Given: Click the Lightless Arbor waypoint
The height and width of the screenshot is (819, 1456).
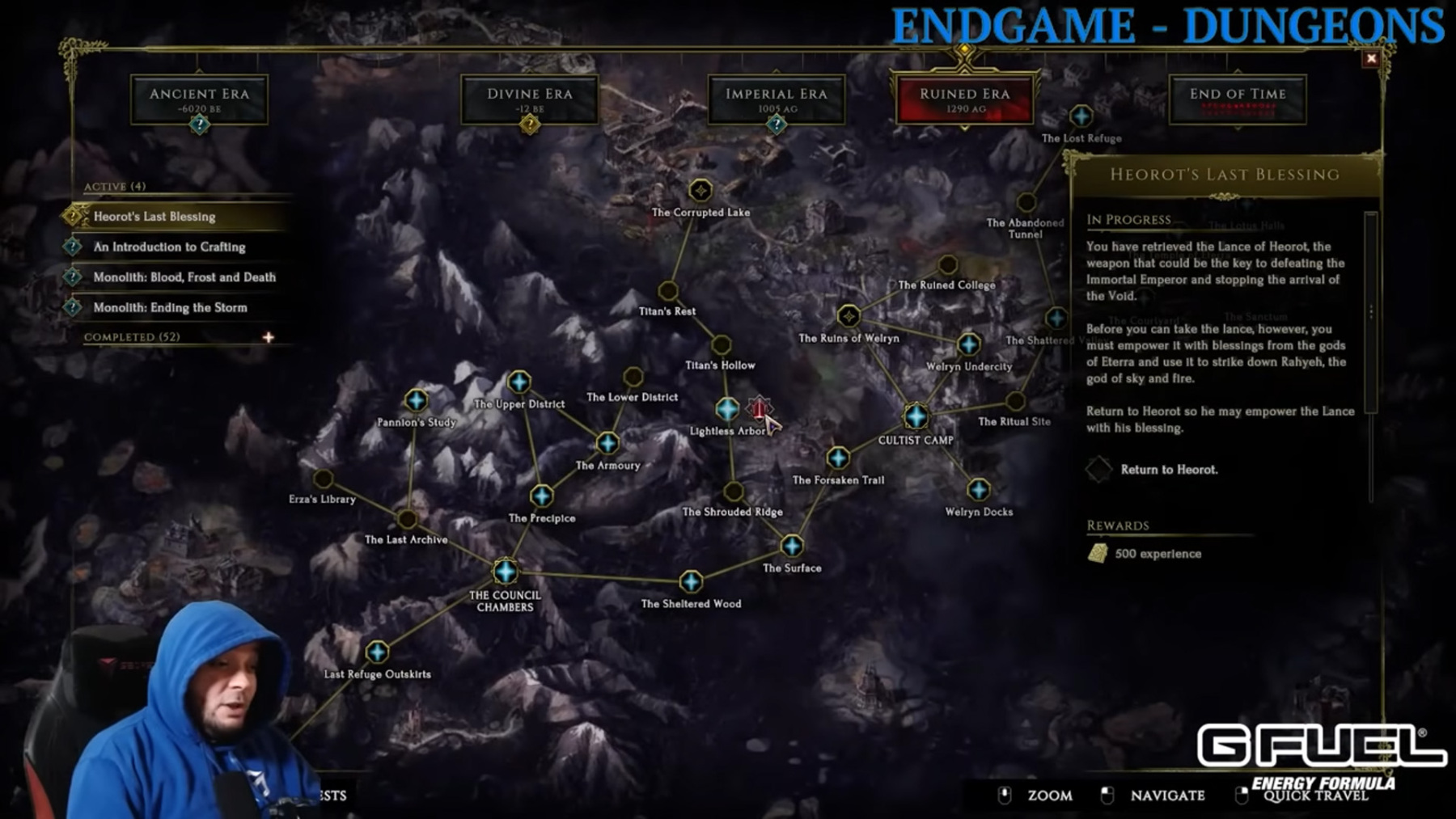Looking at the screenshot, I should pos(727,409).
